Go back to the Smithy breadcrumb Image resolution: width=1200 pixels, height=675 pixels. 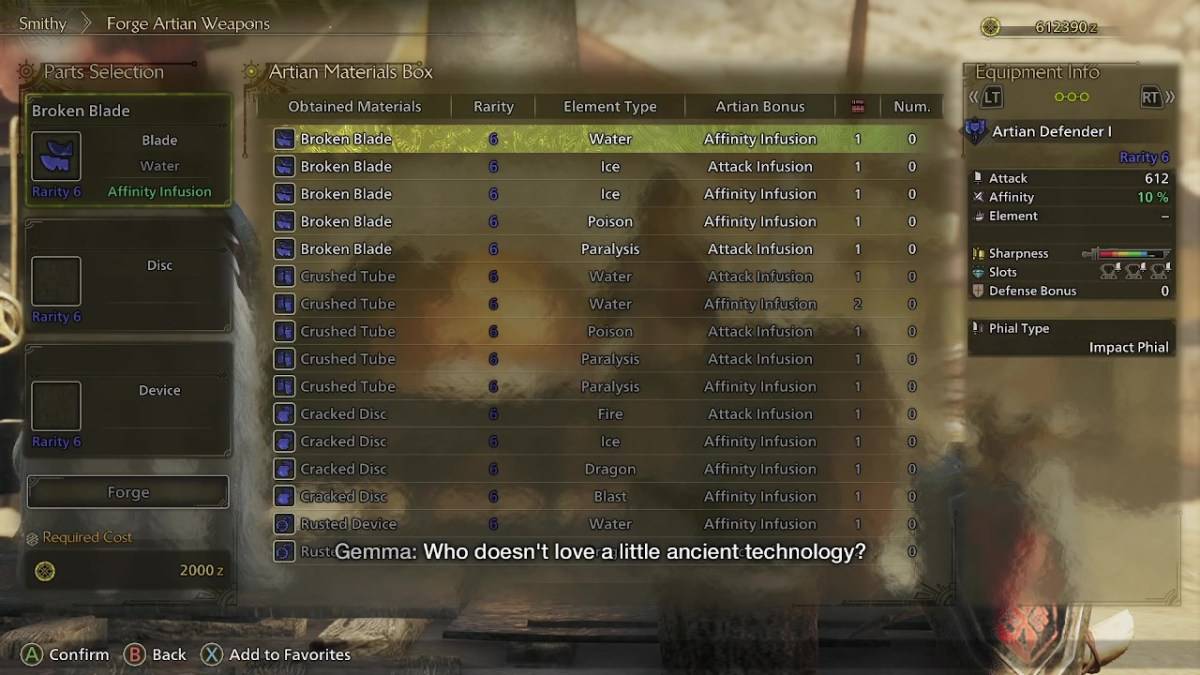coord(43,23)
